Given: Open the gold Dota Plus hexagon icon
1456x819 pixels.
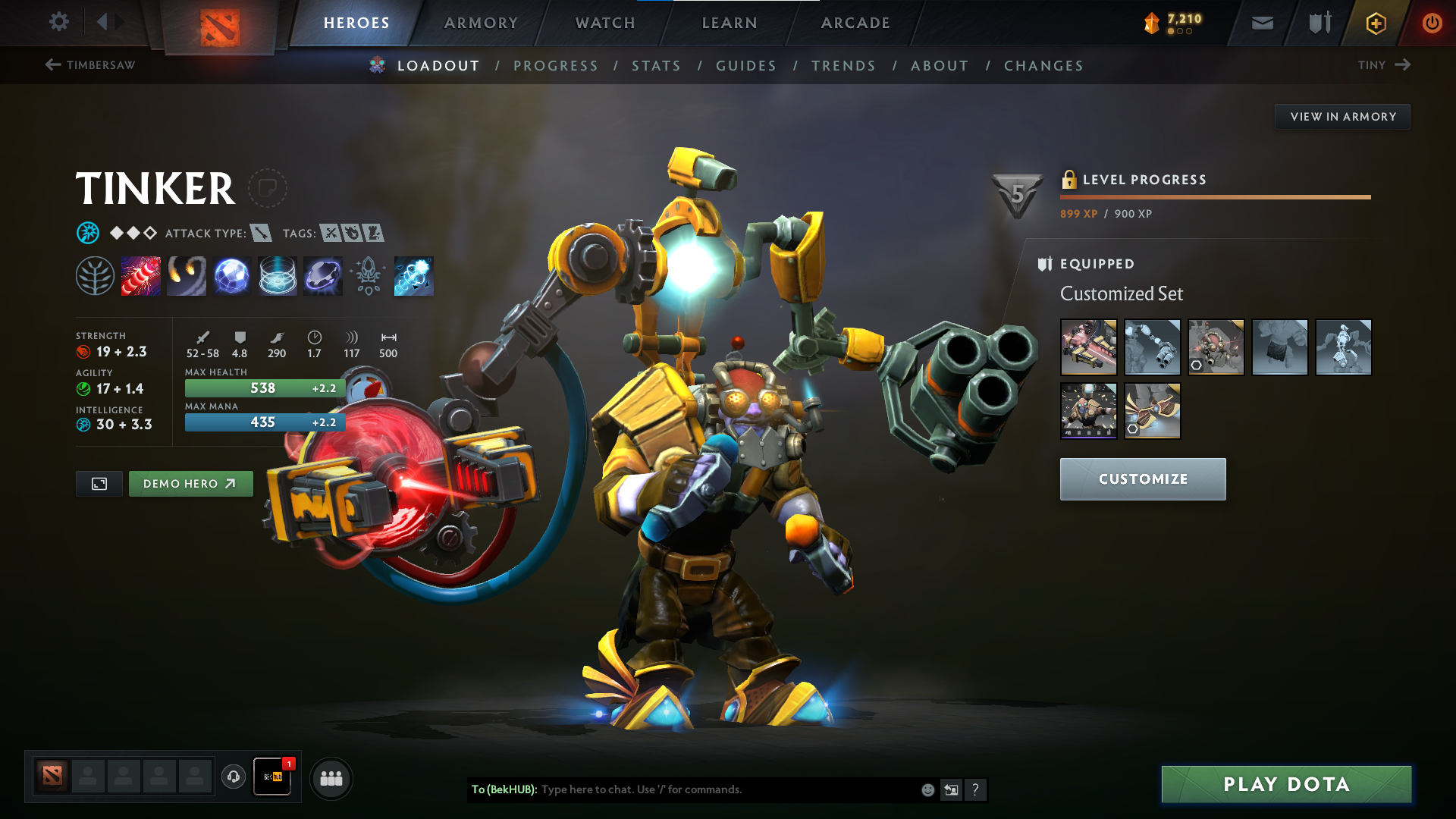Looking at the screenshot, I should [x=1375, y=22].
